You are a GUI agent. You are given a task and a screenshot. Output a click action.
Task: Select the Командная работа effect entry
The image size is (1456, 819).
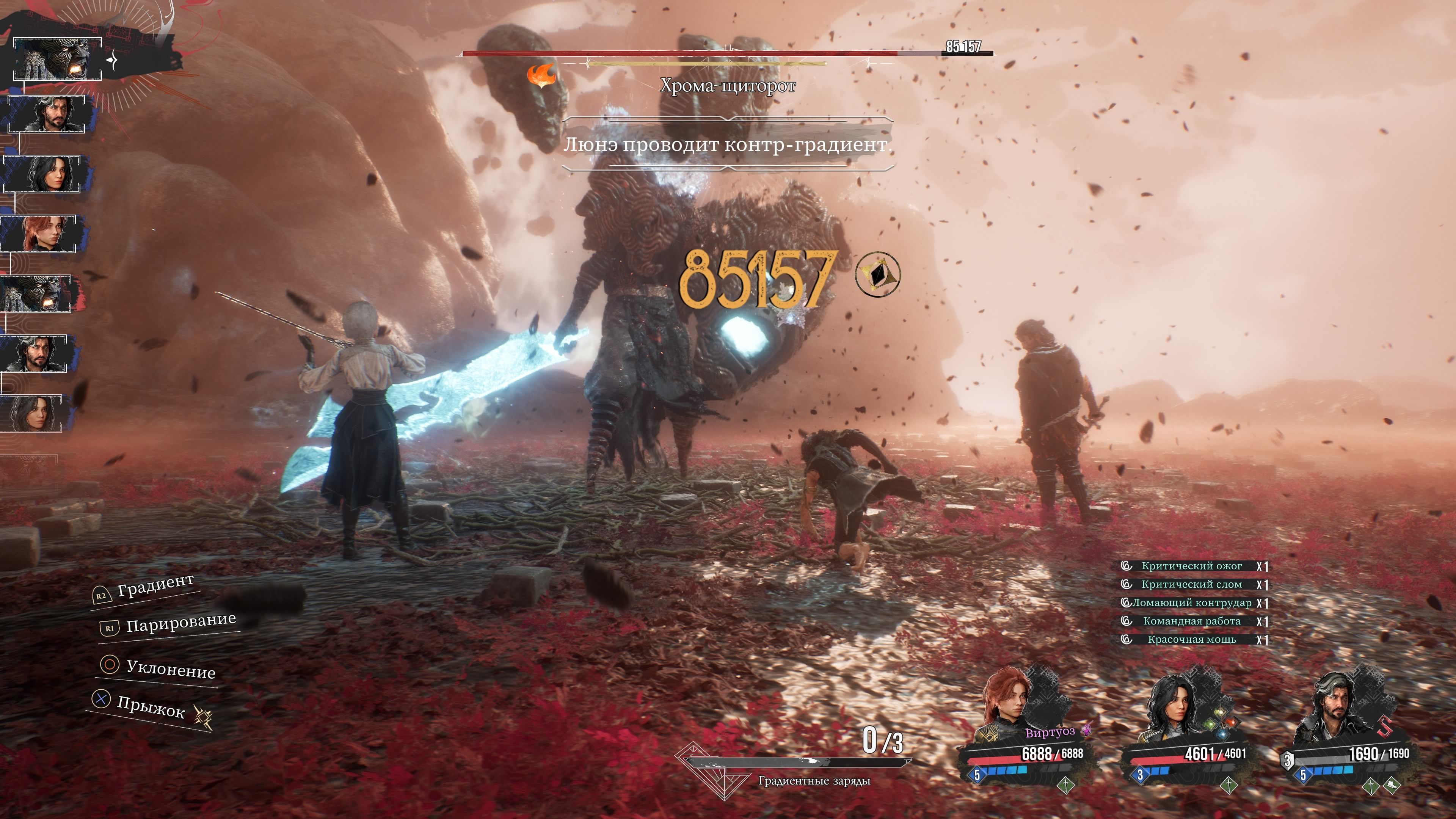[x=1191, y=621]
